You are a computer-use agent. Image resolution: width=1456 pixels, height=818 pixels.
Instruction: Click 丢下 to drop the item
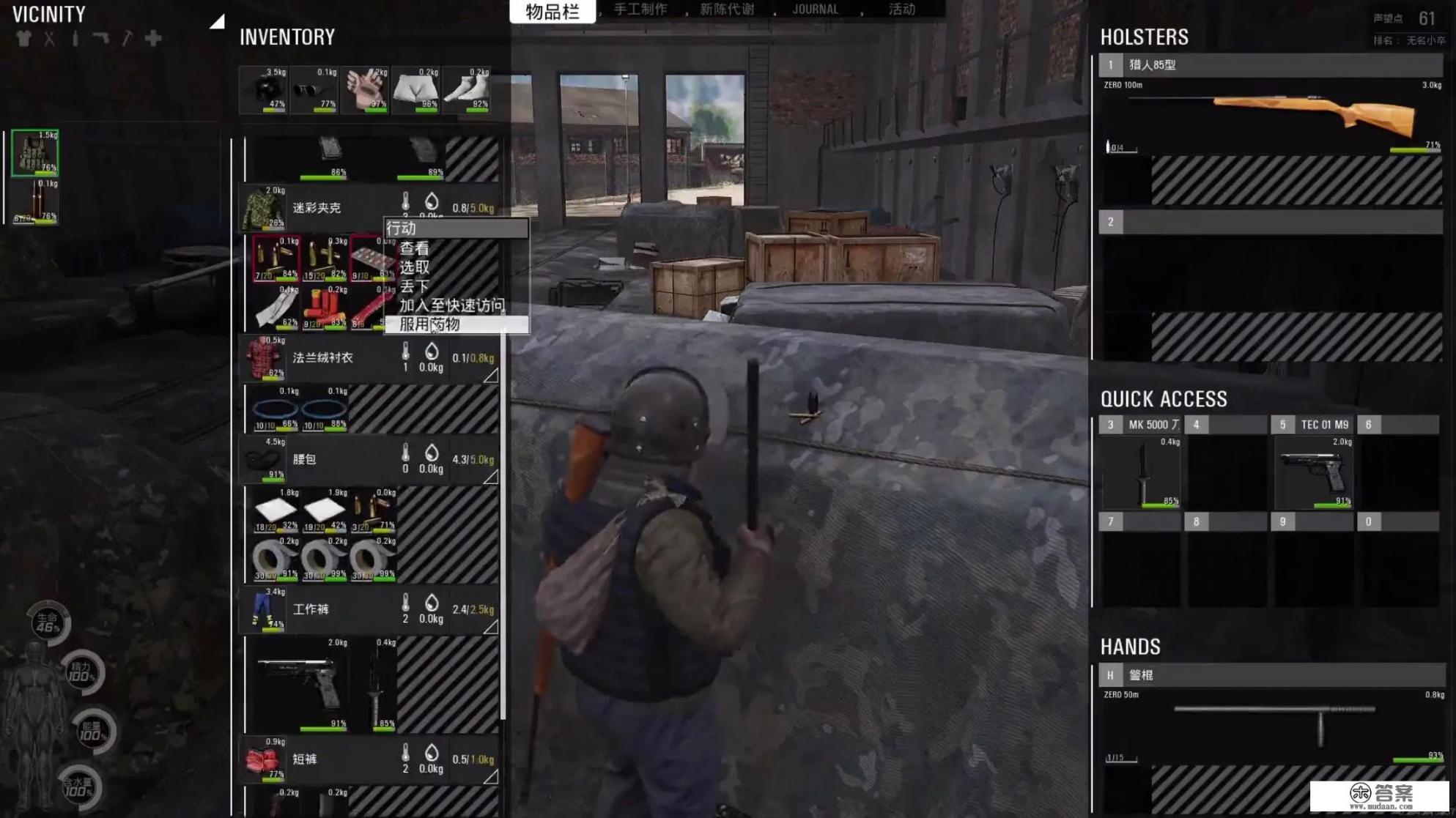(x=415, y=286)
